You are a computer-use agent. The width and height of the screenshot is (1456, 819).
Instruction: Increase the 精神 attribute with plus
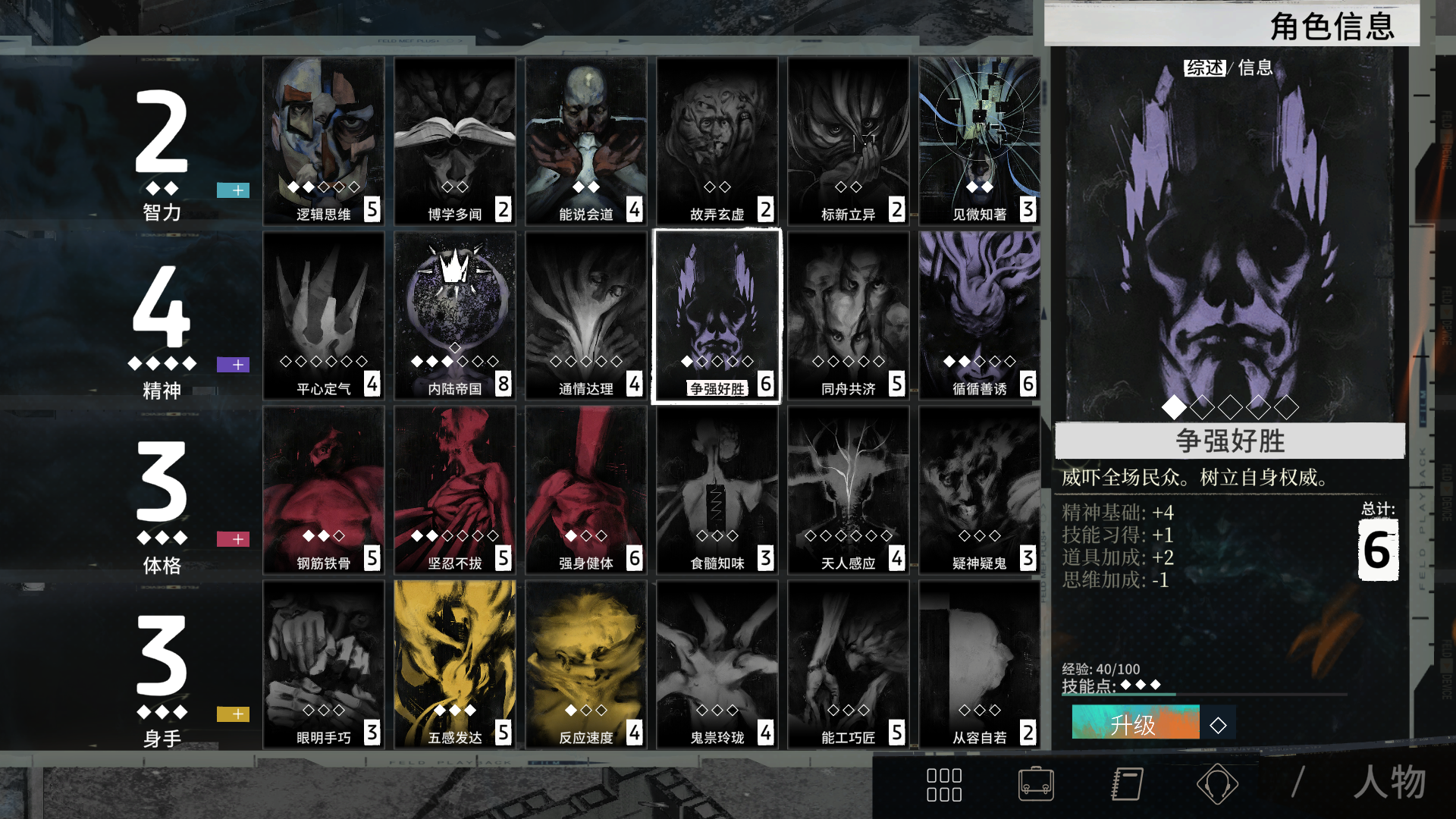pos(233,365)
